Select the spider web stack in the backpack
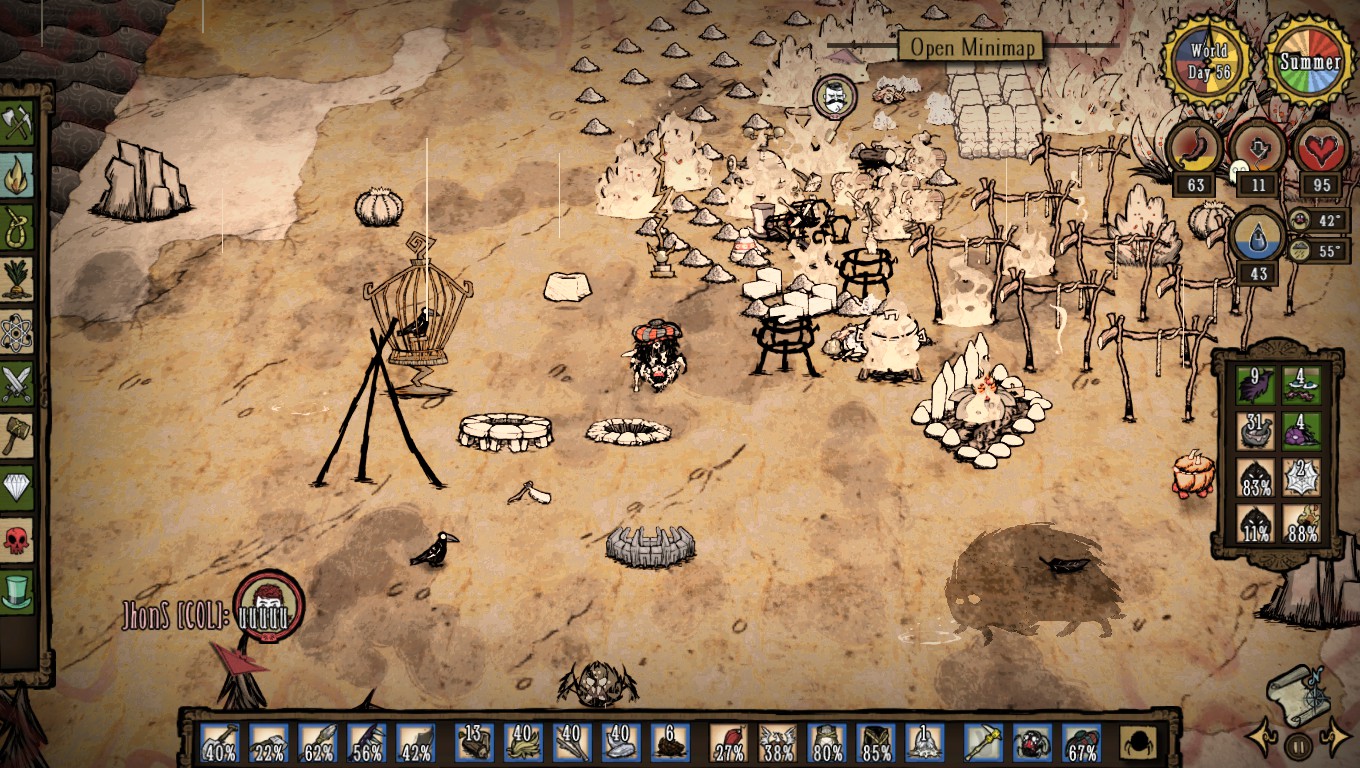 coord(1302,476)
